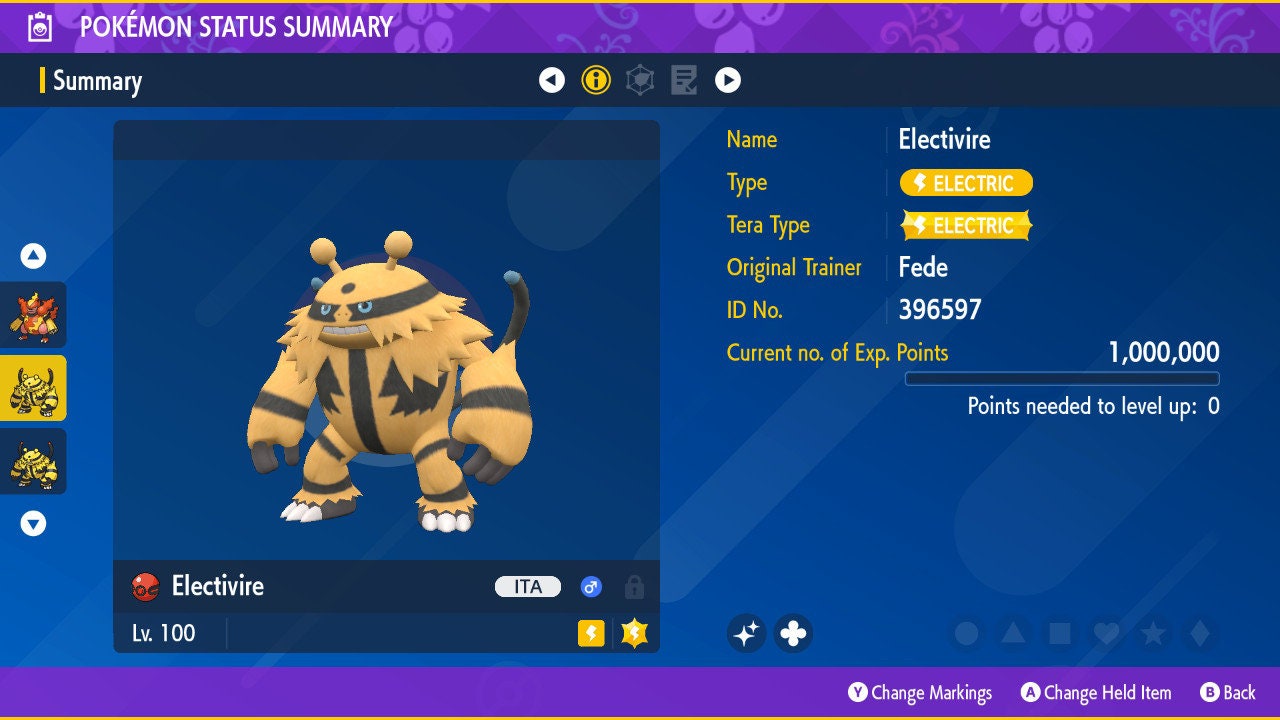Toggle the diamond marking
This screenshot has width=1280, height=720.
pos(1200,633)
